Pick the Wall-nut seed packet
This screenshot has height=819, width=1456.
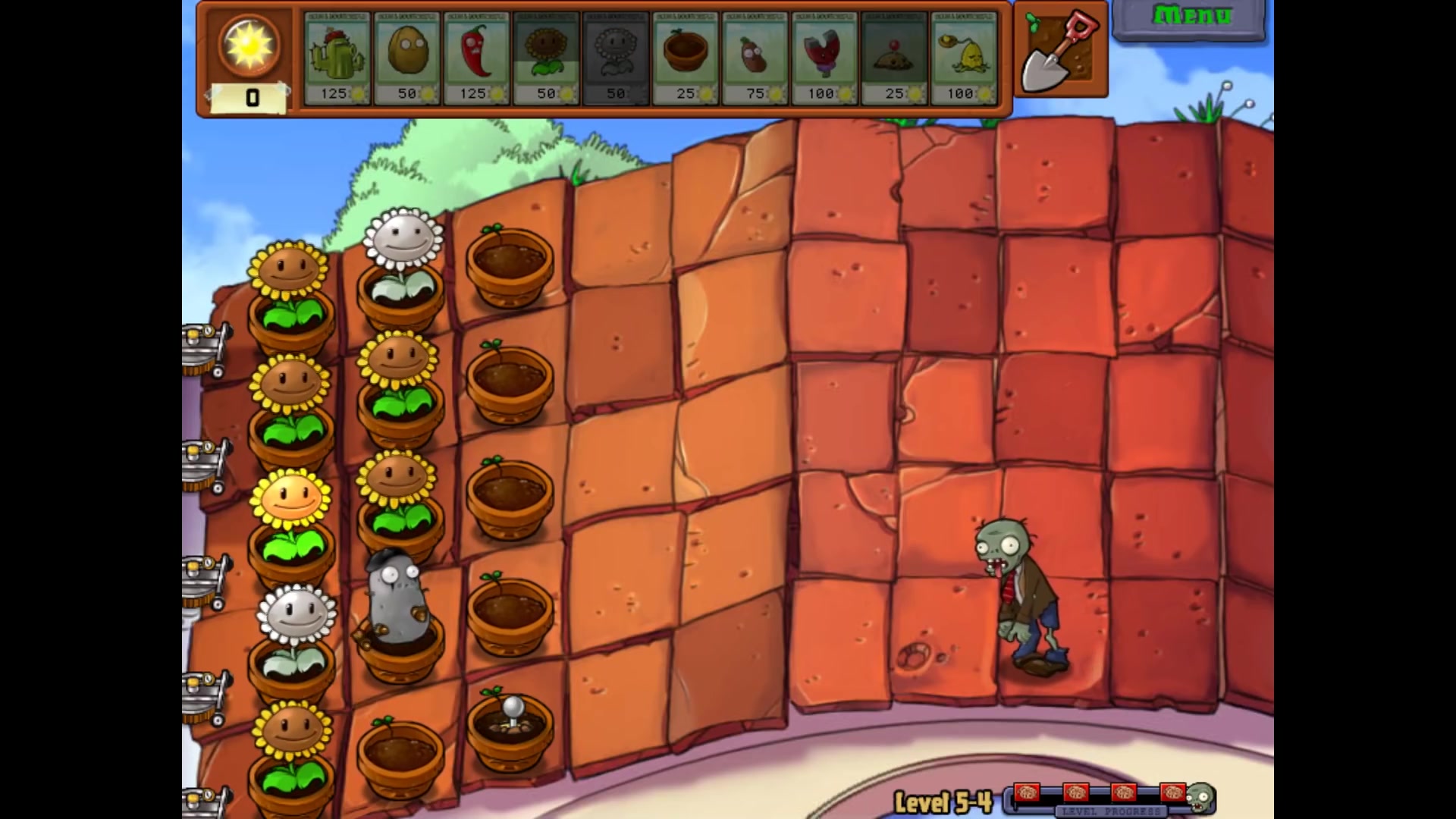406,58
